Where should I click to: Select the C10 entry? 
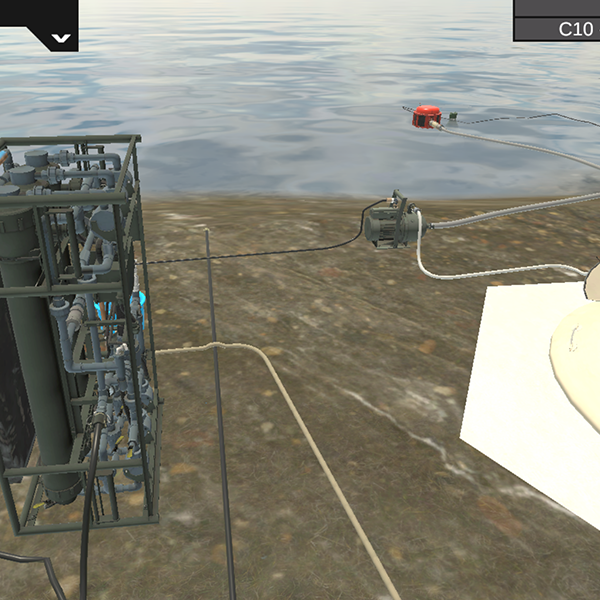tap(574, 29)
